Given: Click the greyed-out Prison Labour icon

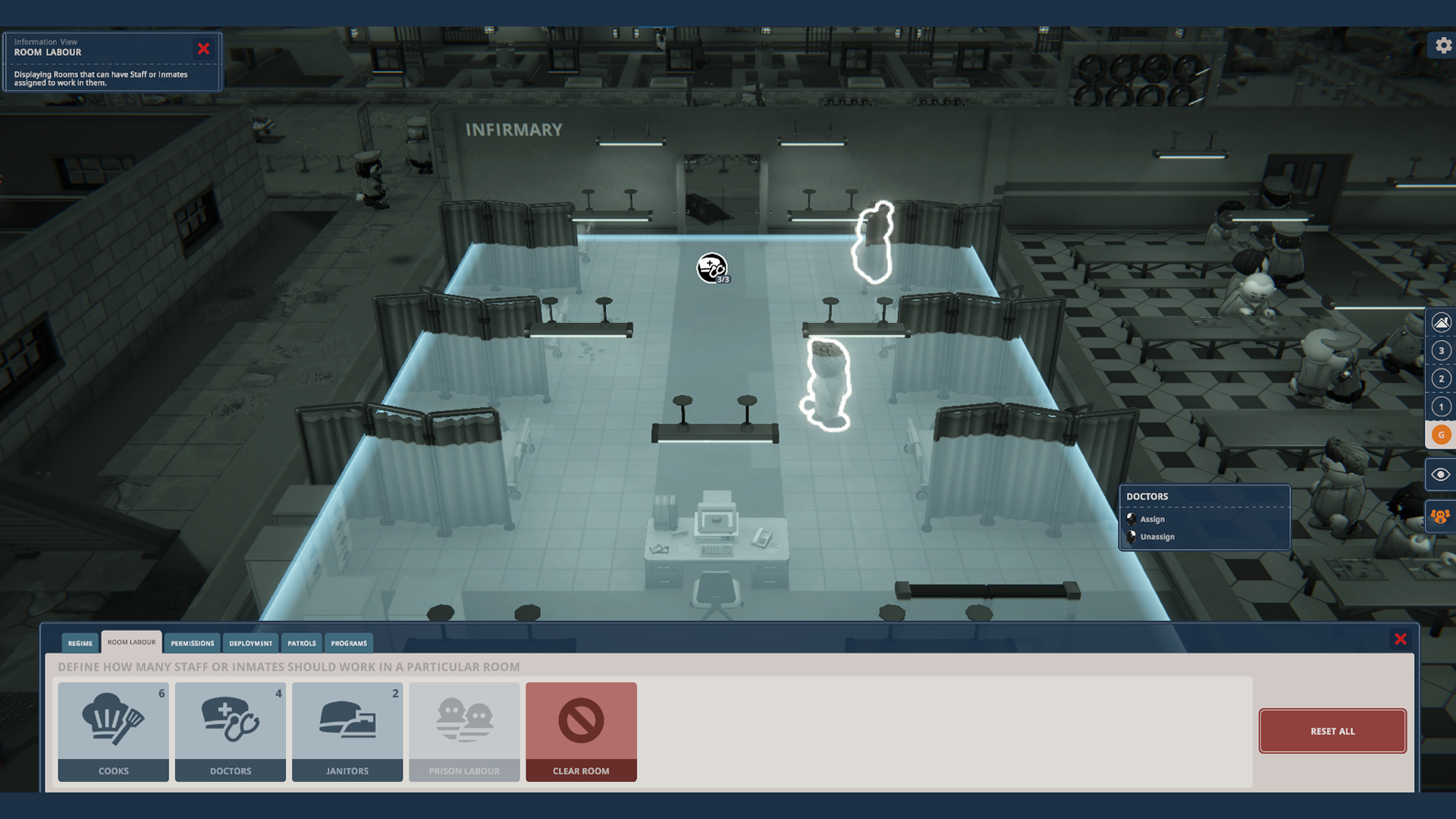Looking at the screenshot, I should (x=463, y=730).
